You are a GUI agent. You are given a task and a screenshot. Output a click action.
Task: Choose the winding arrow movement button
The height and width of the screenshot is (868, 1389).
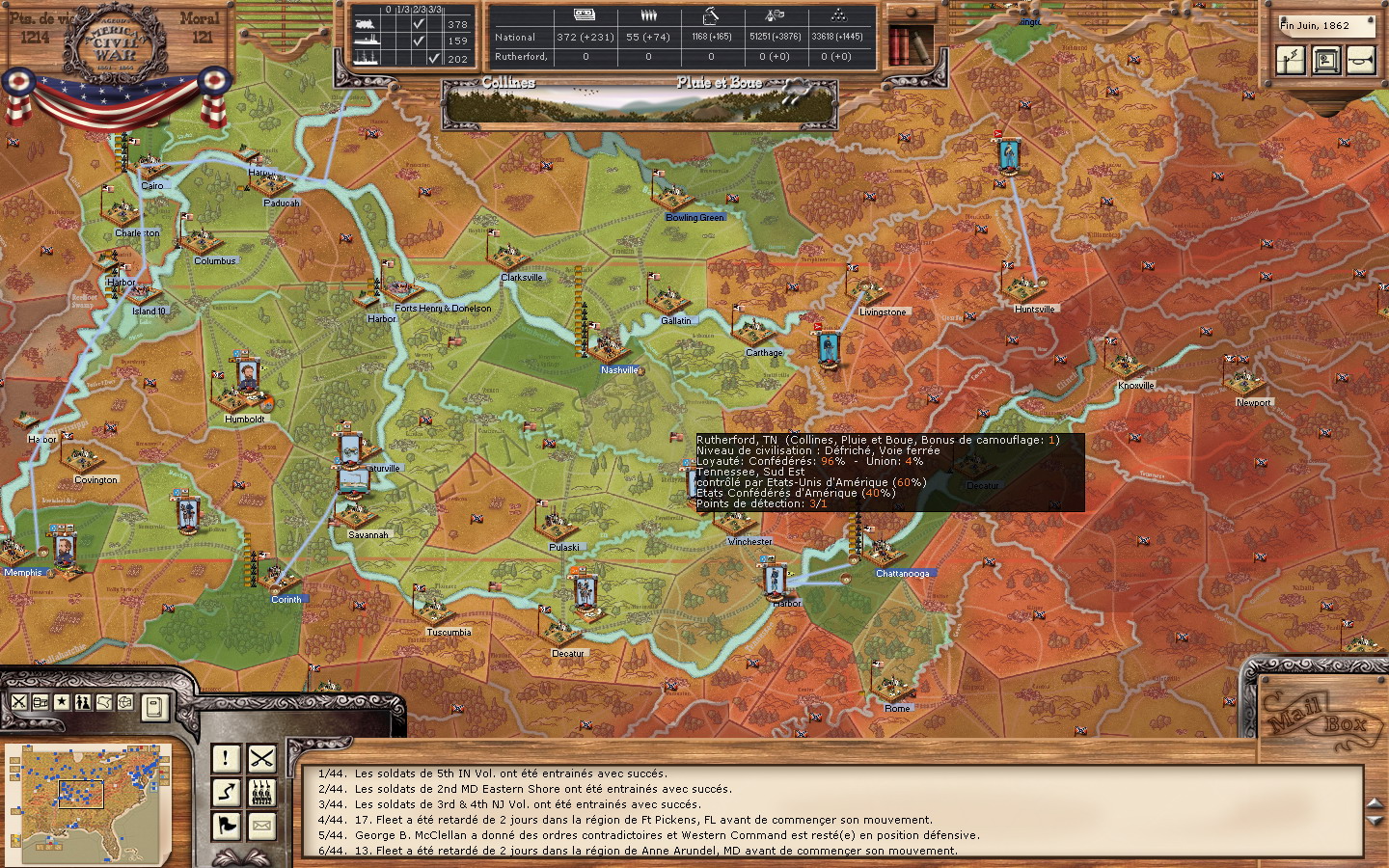coord(226,793)
